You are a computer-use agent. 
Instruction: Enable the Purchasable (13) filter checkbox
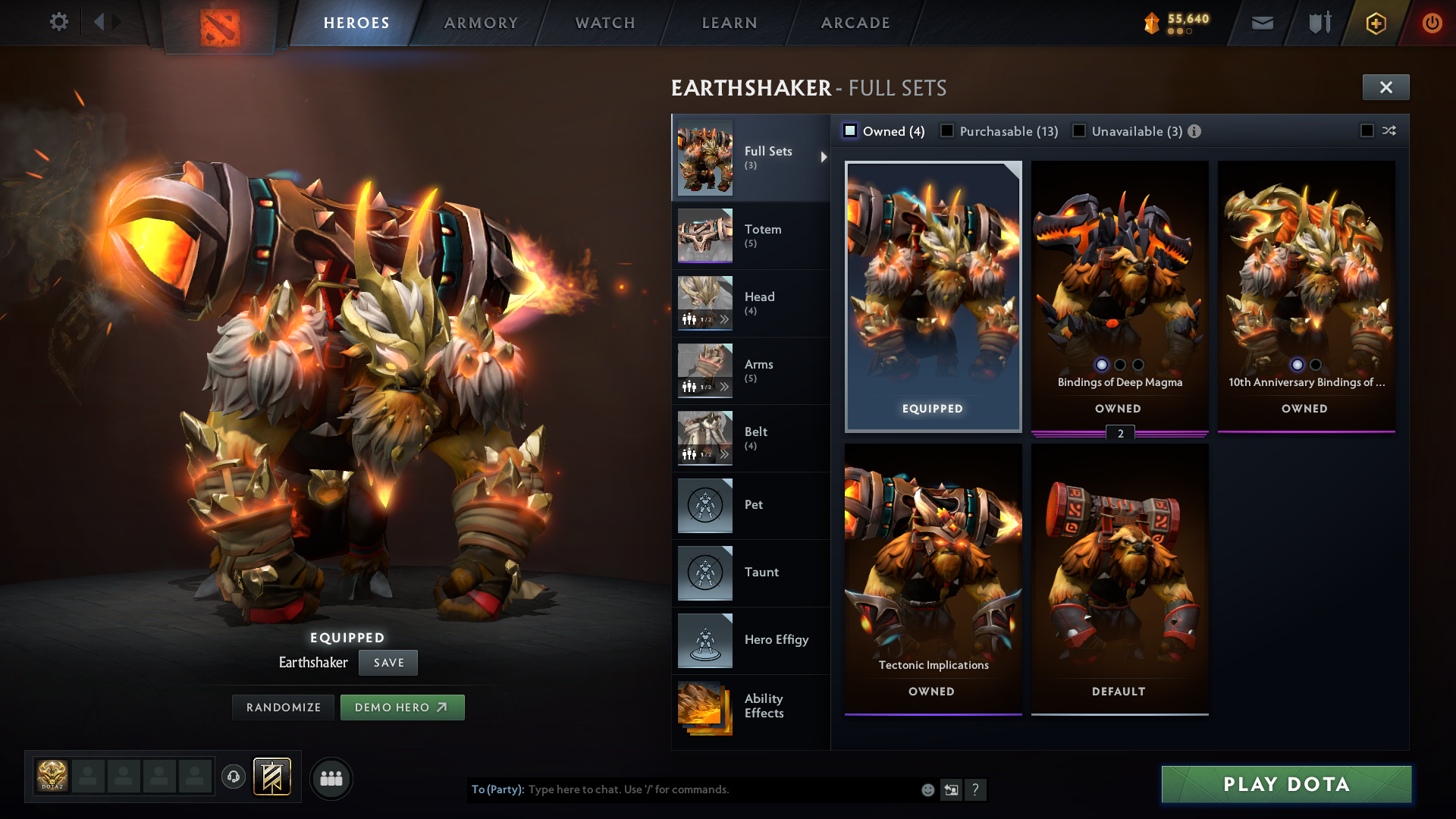(x=946, y=130)
